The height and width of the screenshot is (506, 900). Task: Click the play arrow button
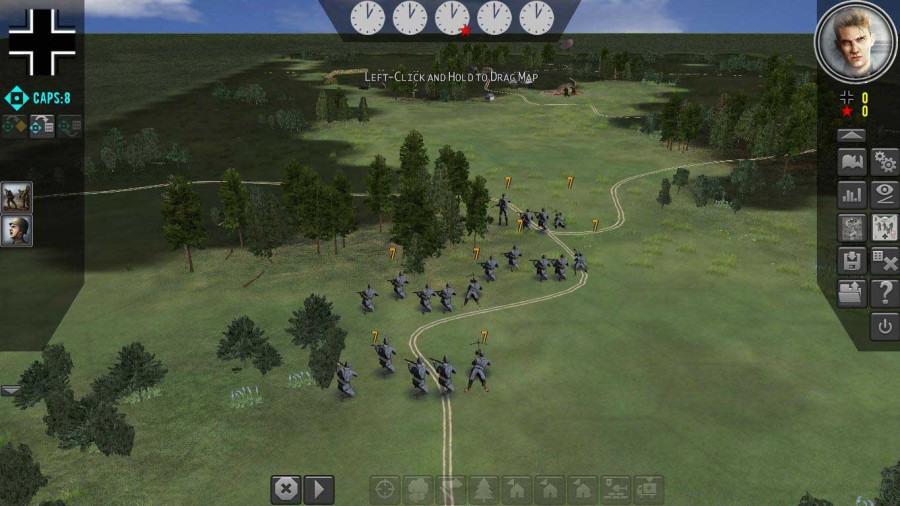pos(318,489)
